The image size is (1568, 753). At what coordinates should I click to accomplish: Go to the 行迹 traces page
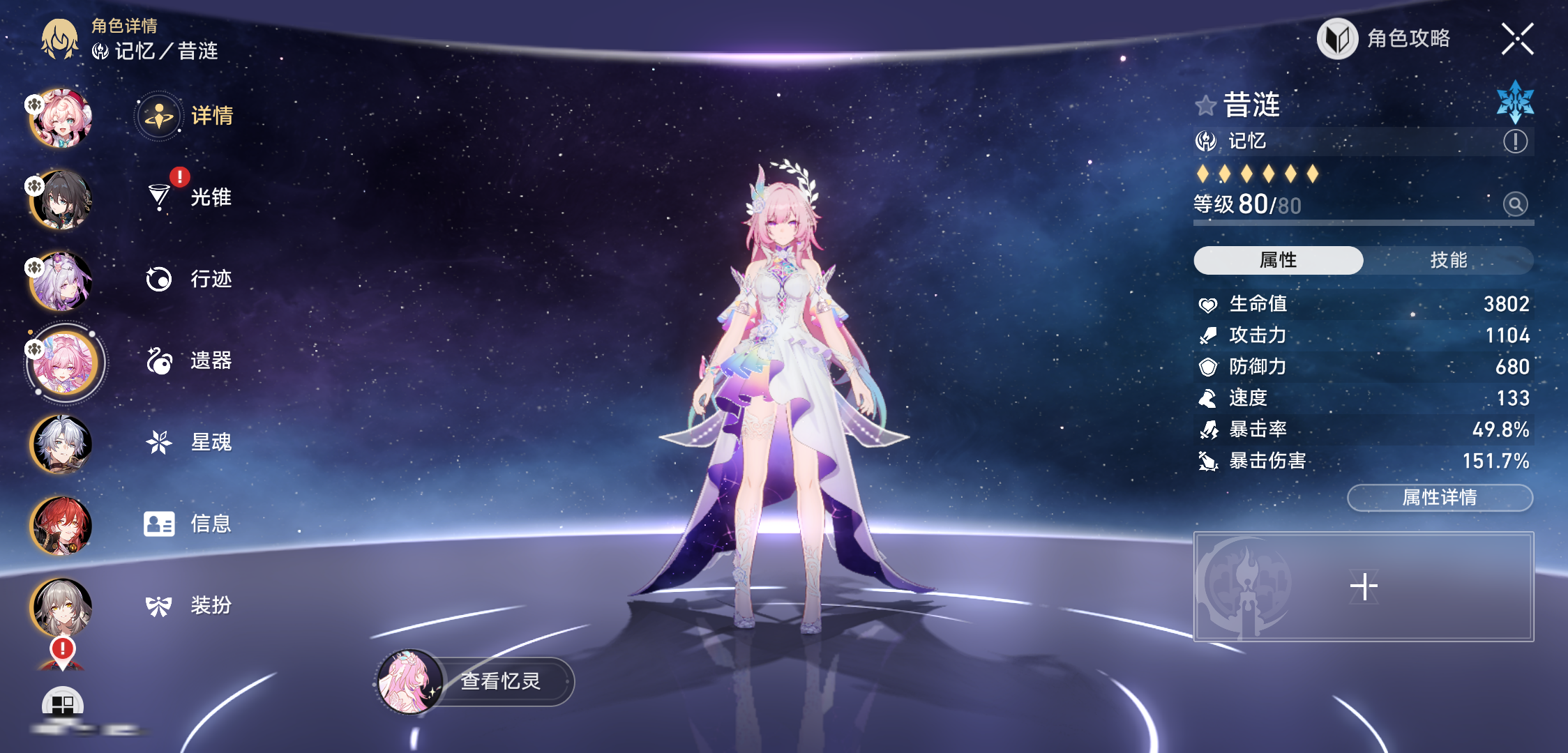(190, 279)
